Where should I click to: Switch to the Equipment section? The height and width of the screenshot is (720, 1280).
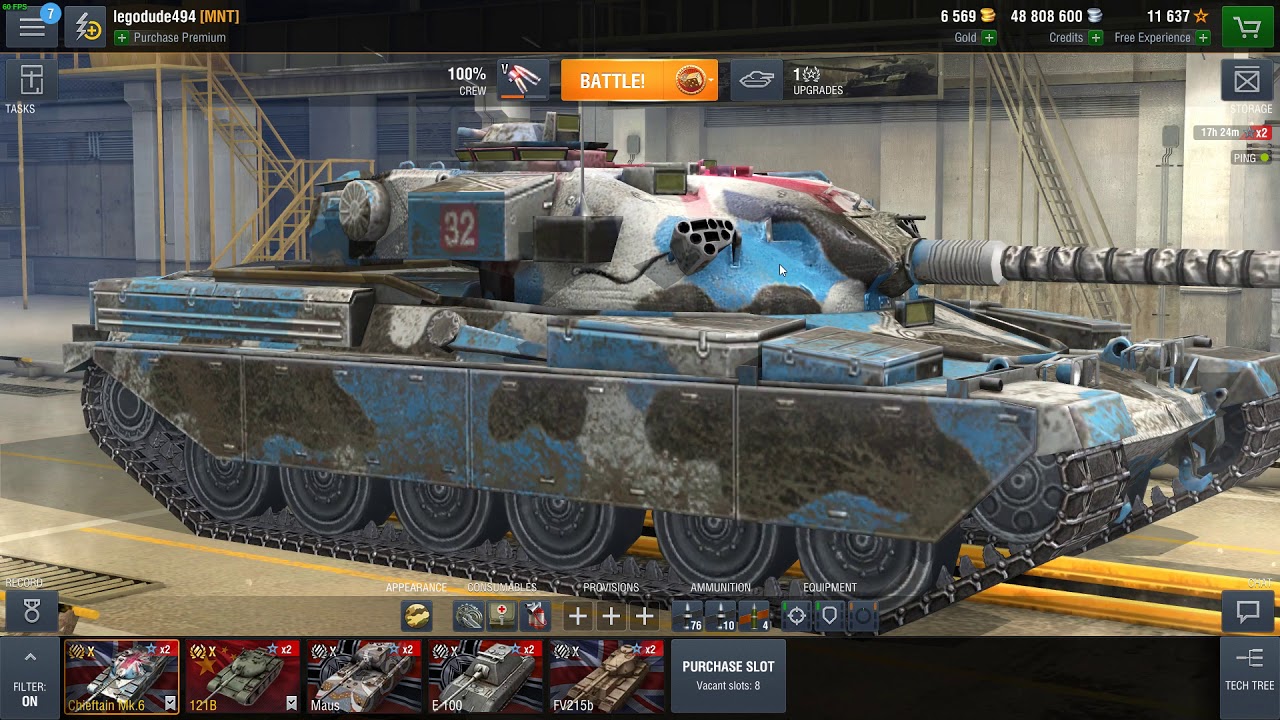(x=831, y=588)
